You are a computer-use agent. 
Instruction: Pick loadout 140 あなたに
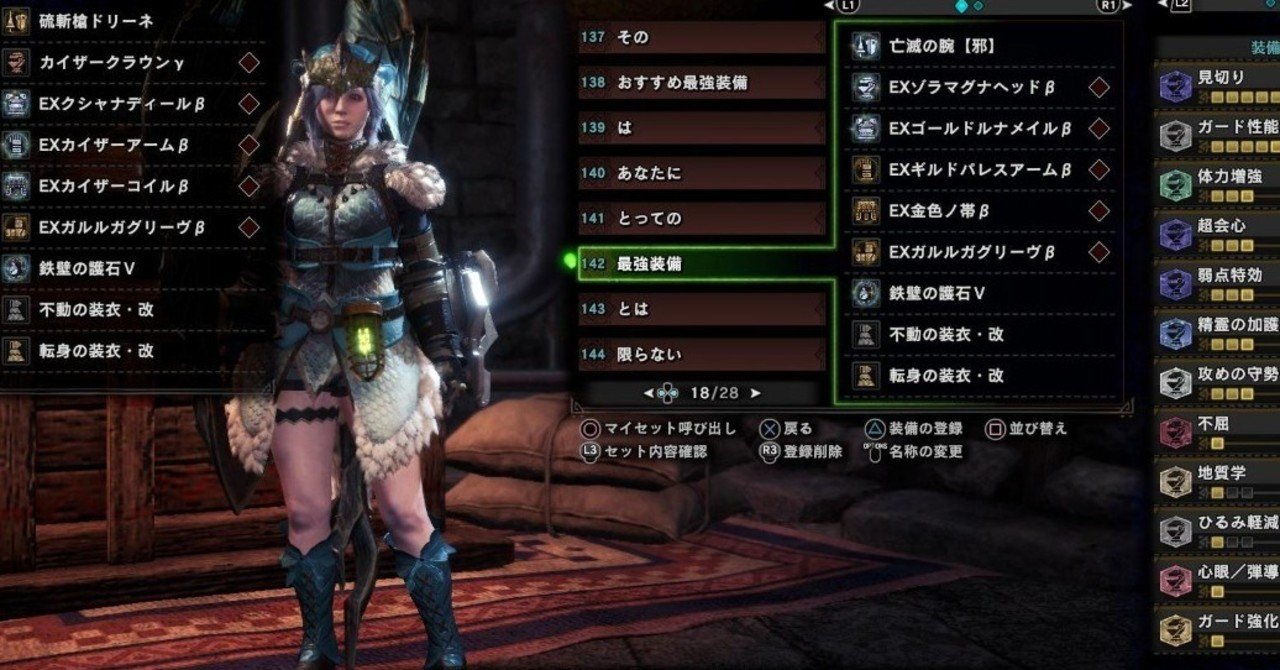(x=700, y=173)
